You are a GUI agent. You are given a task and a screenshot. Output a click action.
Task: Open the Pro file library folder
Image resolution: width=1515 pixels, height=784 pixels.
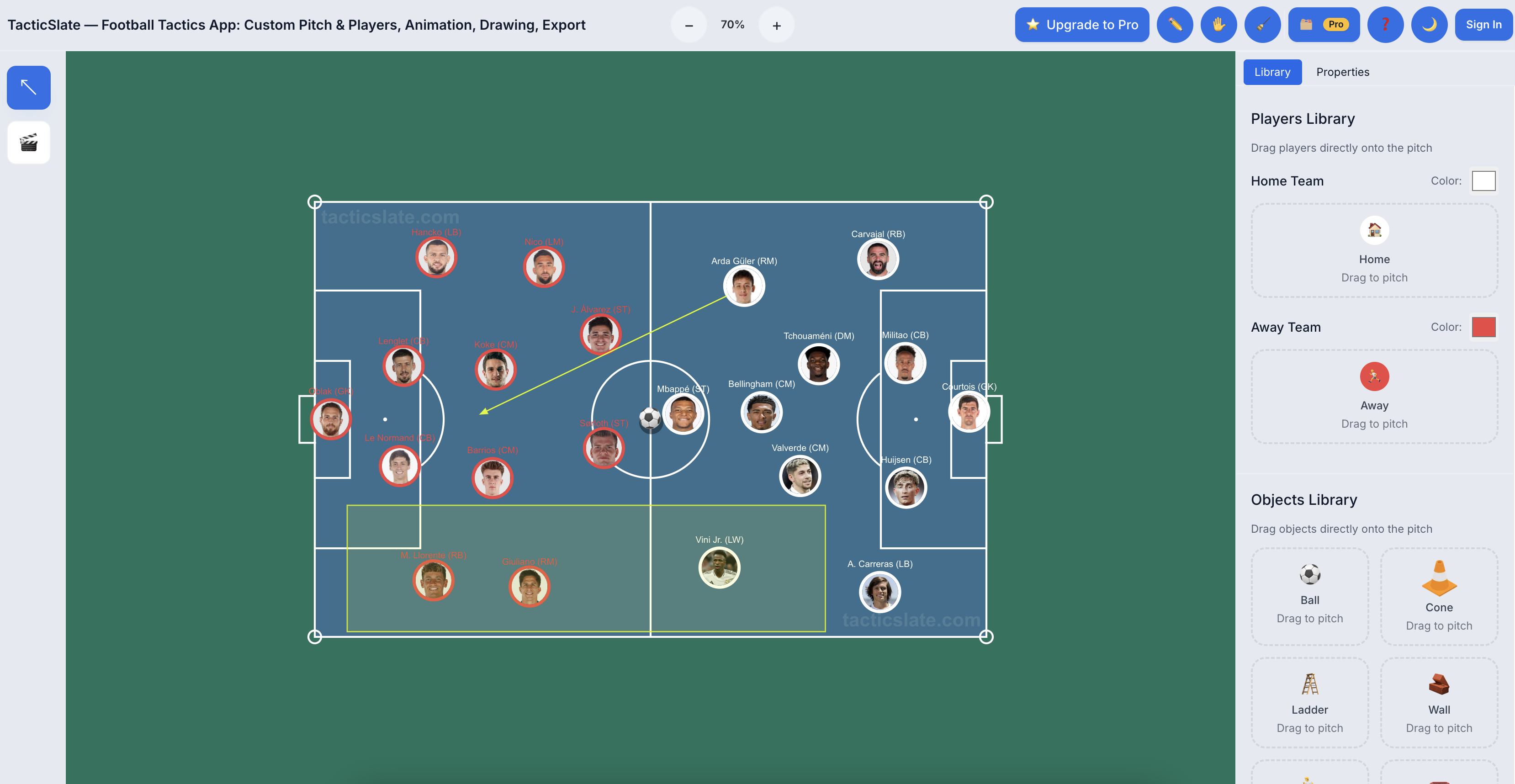(1324, 24)
